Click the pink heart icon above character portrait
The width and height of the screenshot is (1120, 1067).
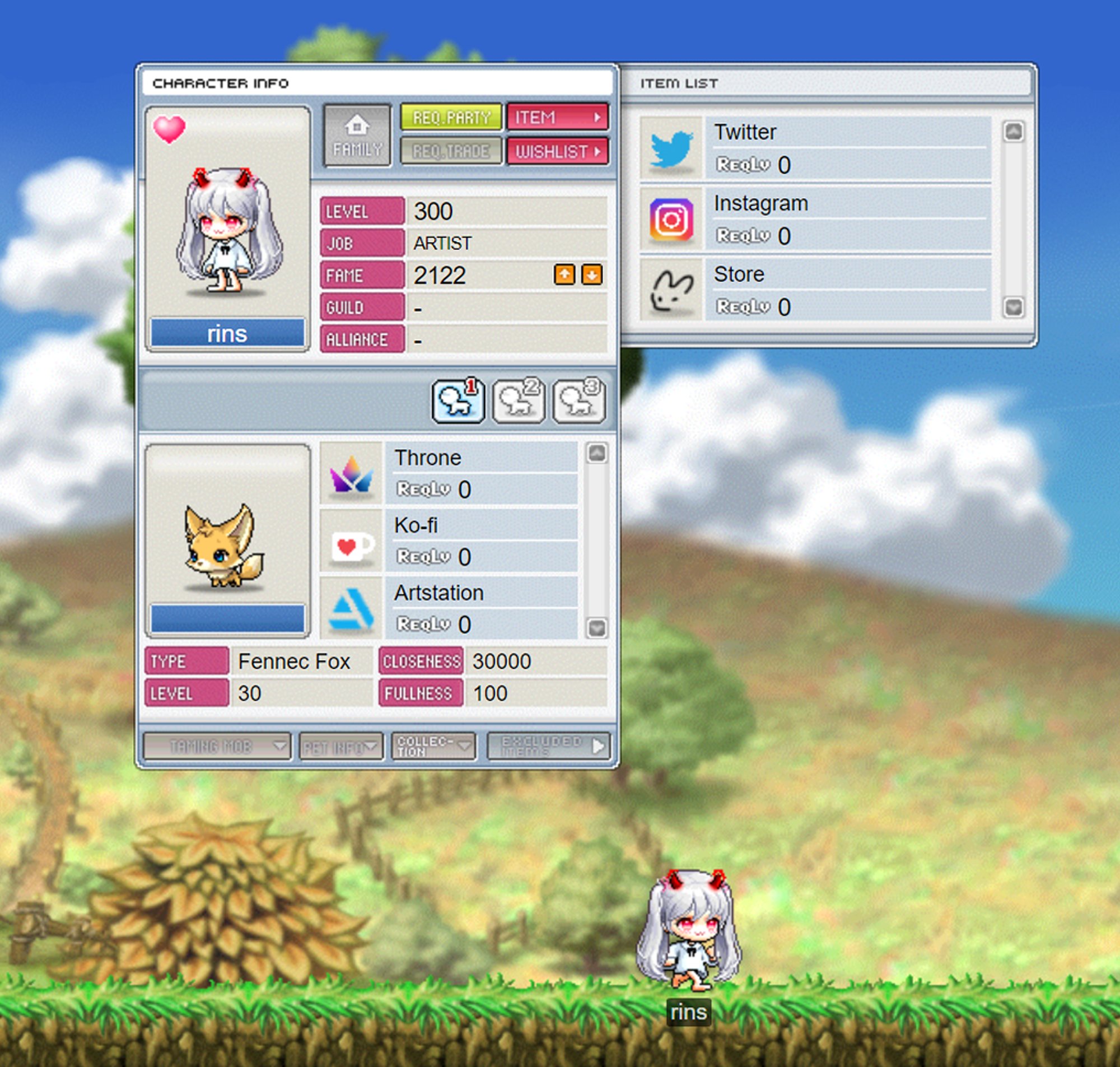click(171, 130)
